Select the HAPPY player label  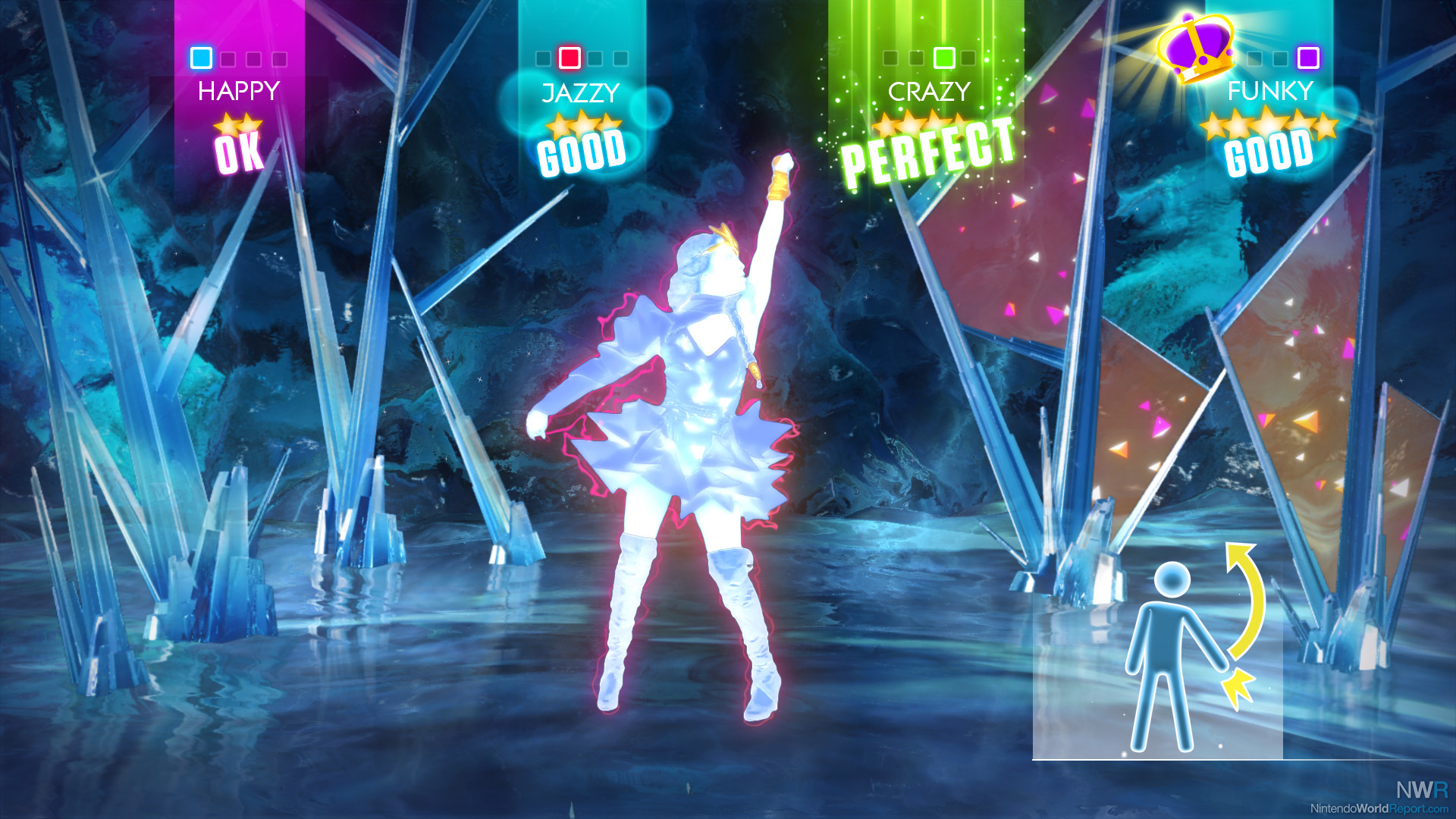tap(239, 91)
